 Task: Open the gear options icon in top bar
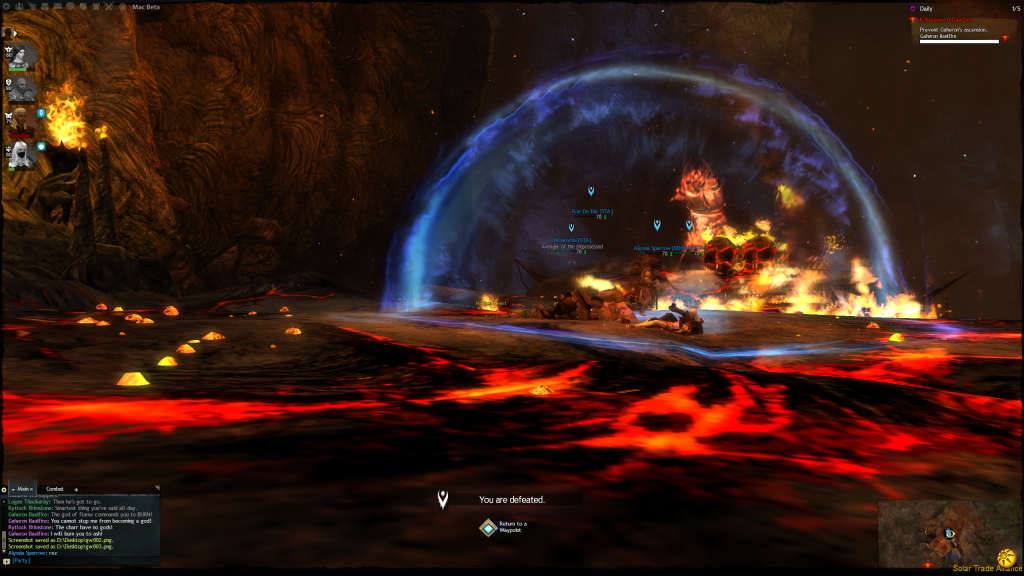pyautogui.click(x=8, y=5)
